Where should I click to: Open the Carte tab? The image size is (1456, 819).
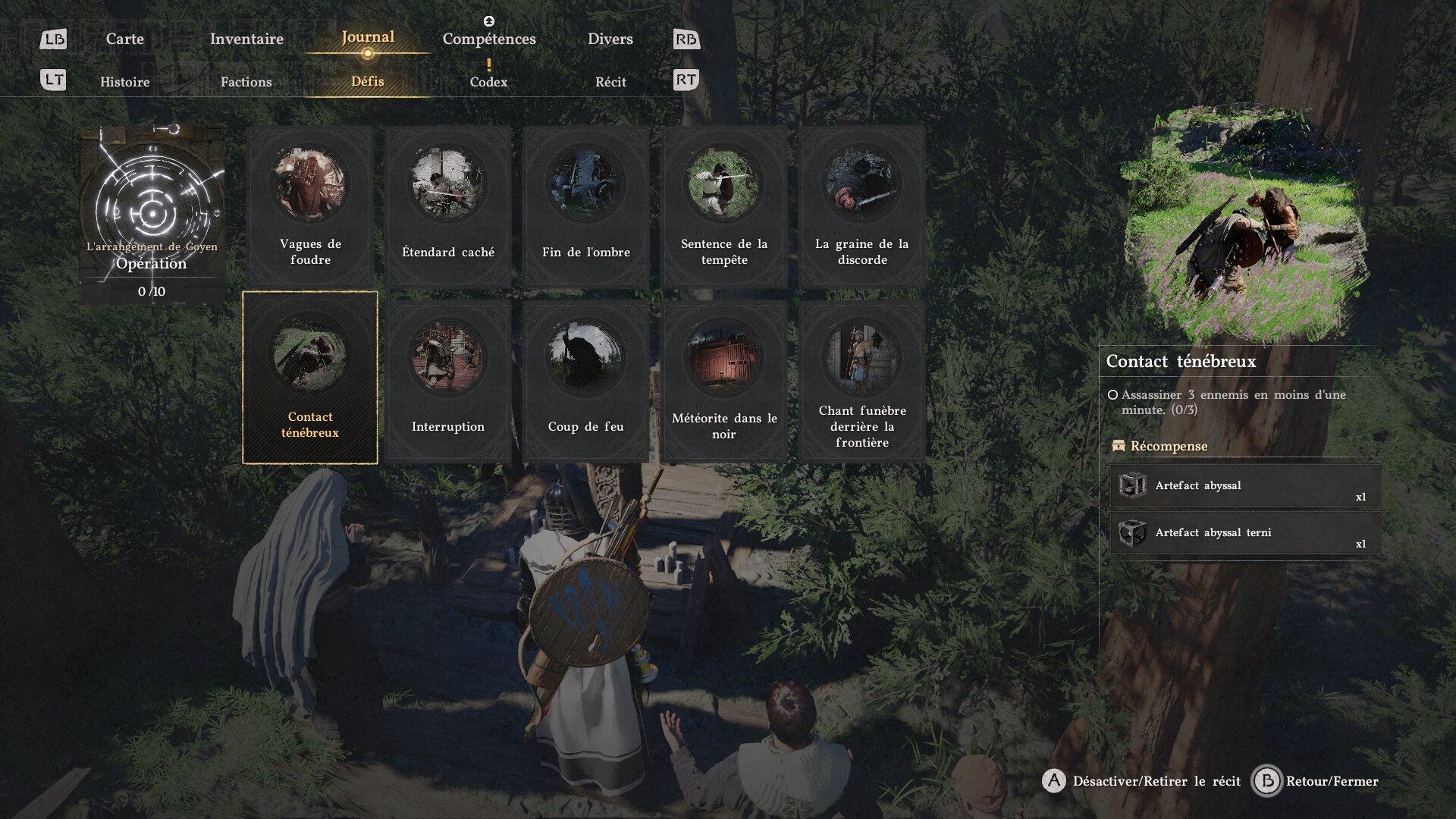tap(124, 39)
